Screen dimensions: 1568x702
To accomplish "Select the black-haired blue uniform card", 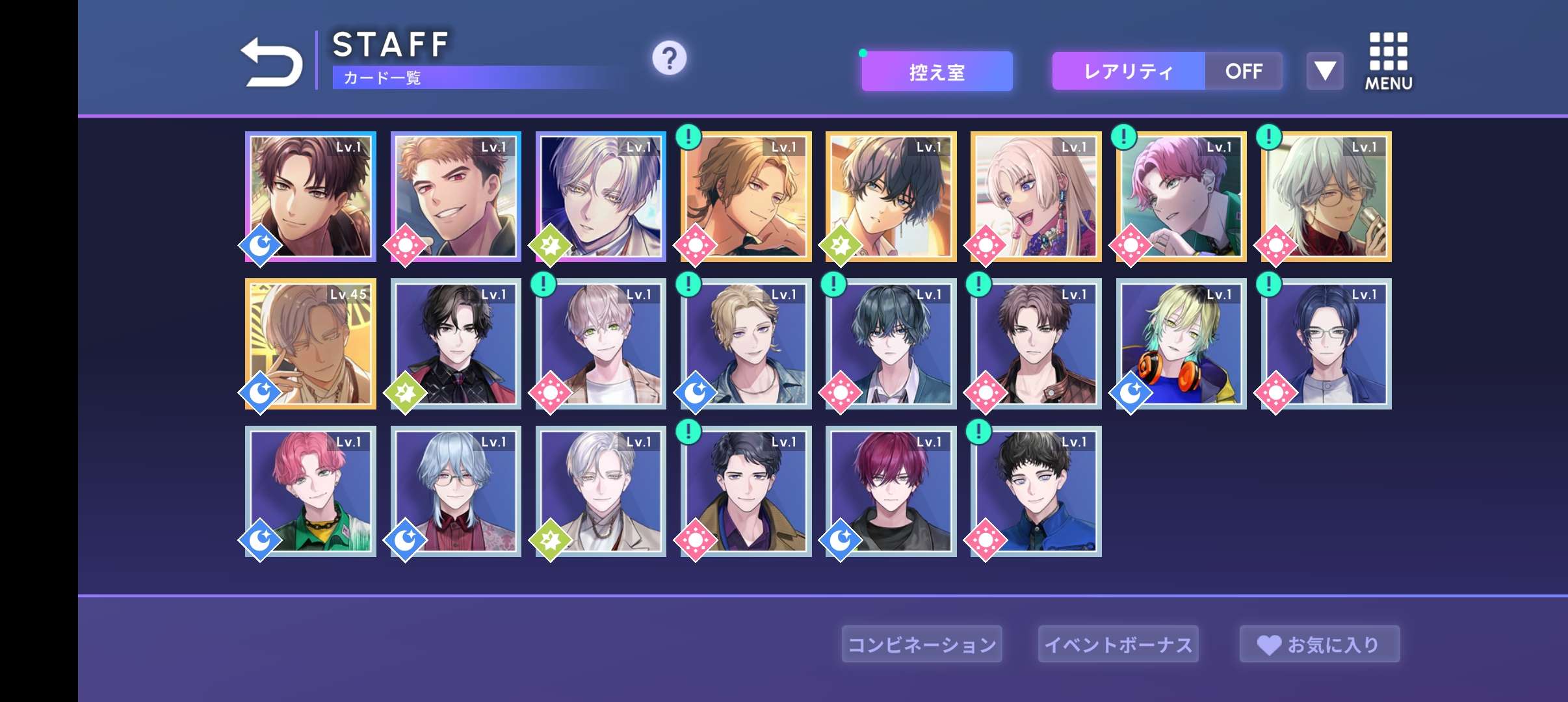I will (1036, 491).
